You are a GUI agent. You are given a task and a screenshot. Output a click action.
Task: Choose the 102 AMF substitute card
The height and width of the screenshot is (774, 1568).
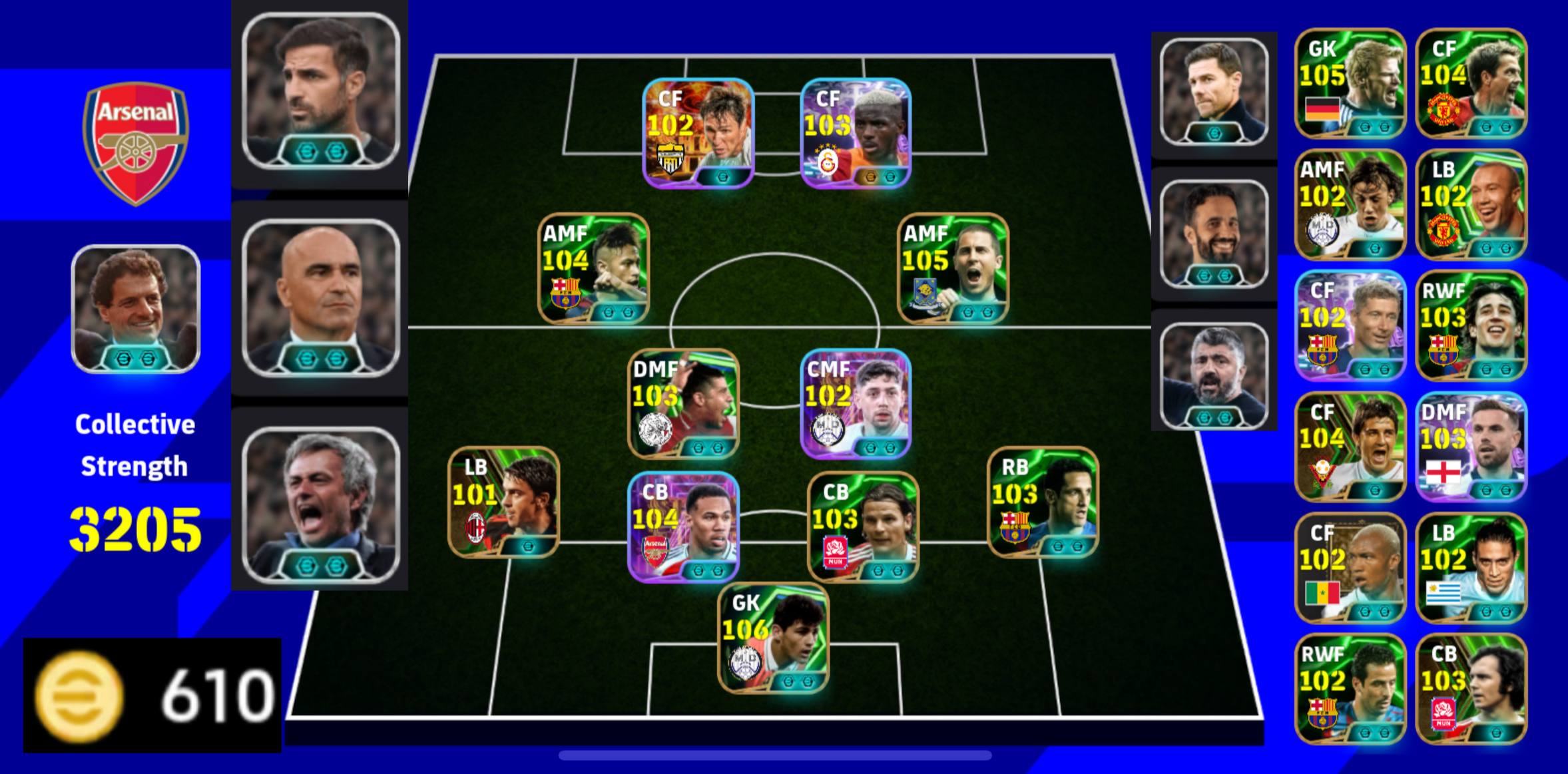coord(1350,204)
